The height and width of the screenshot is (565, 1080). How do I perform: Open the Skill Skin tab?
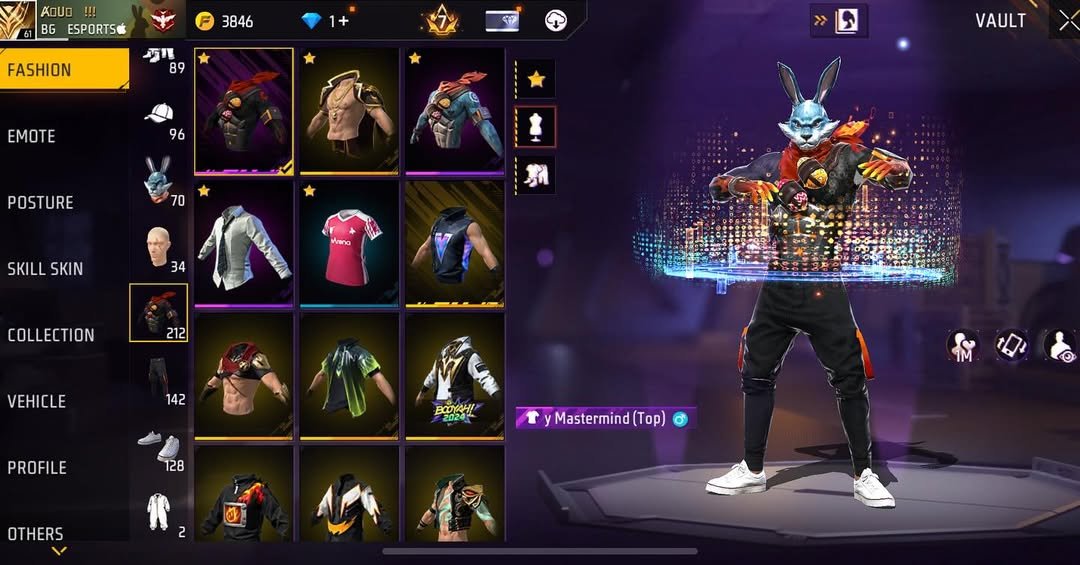tap(46, 268)
